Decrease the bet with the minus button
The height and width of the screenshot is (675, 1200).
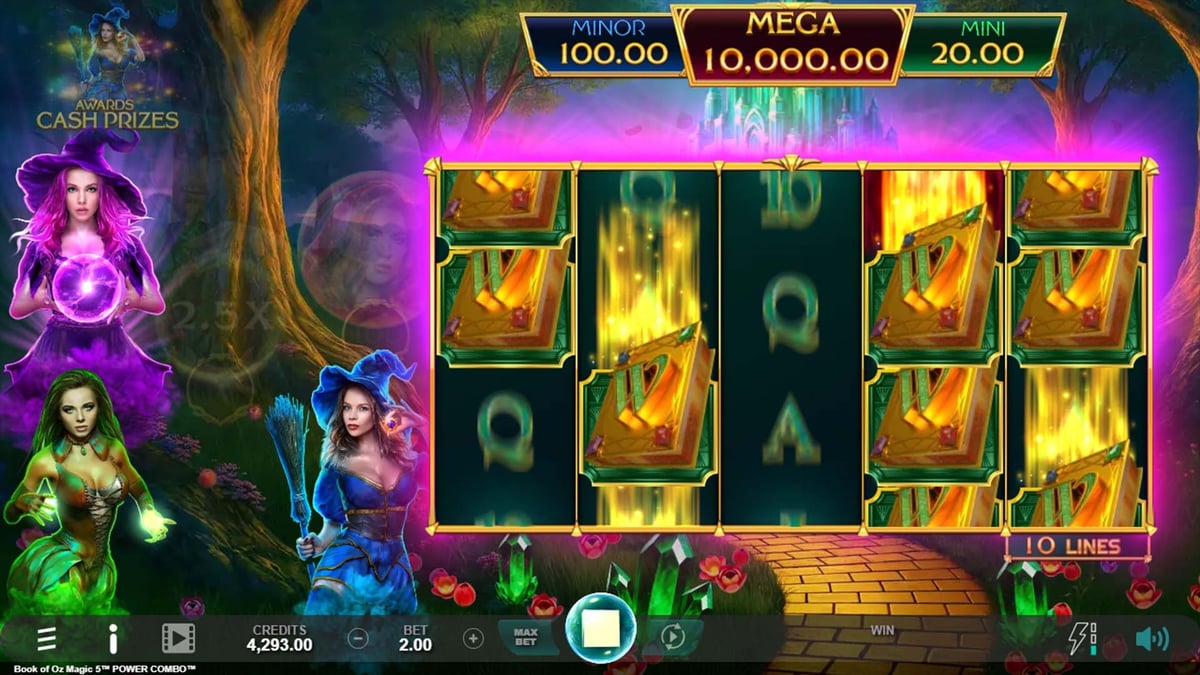click(358, 638)
